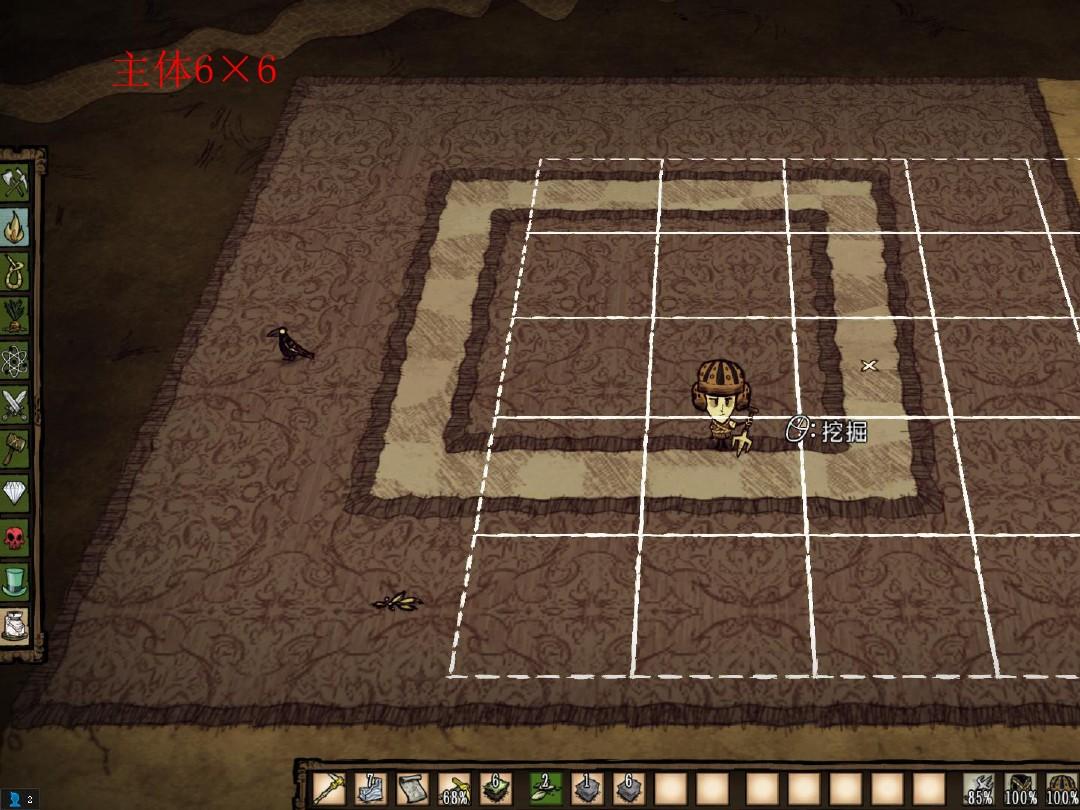Choose the Fight crossed-swords tab
This screenshot has height=810, width=1080.
[x=15, y=404]
